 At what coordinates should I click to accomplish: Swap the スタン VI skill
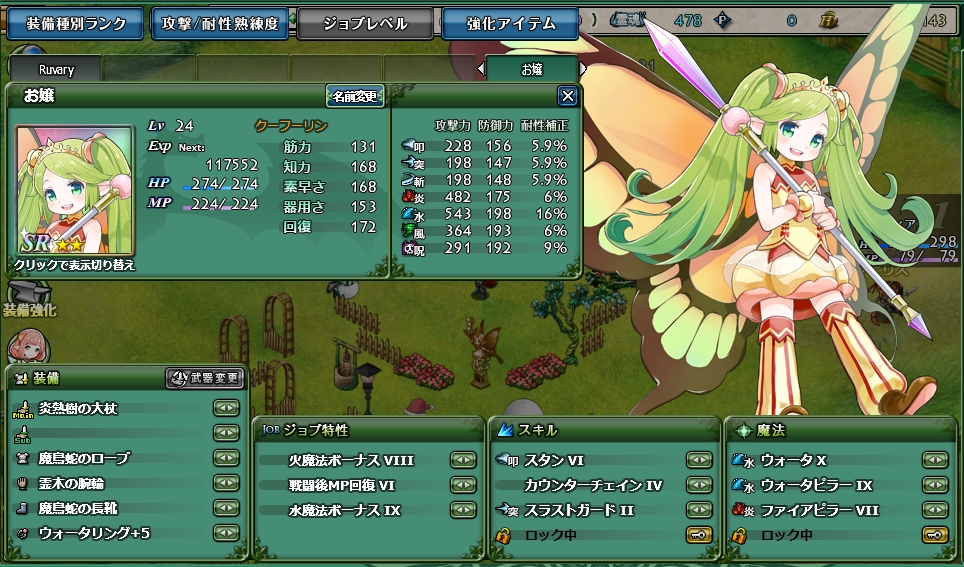(698, 460)
